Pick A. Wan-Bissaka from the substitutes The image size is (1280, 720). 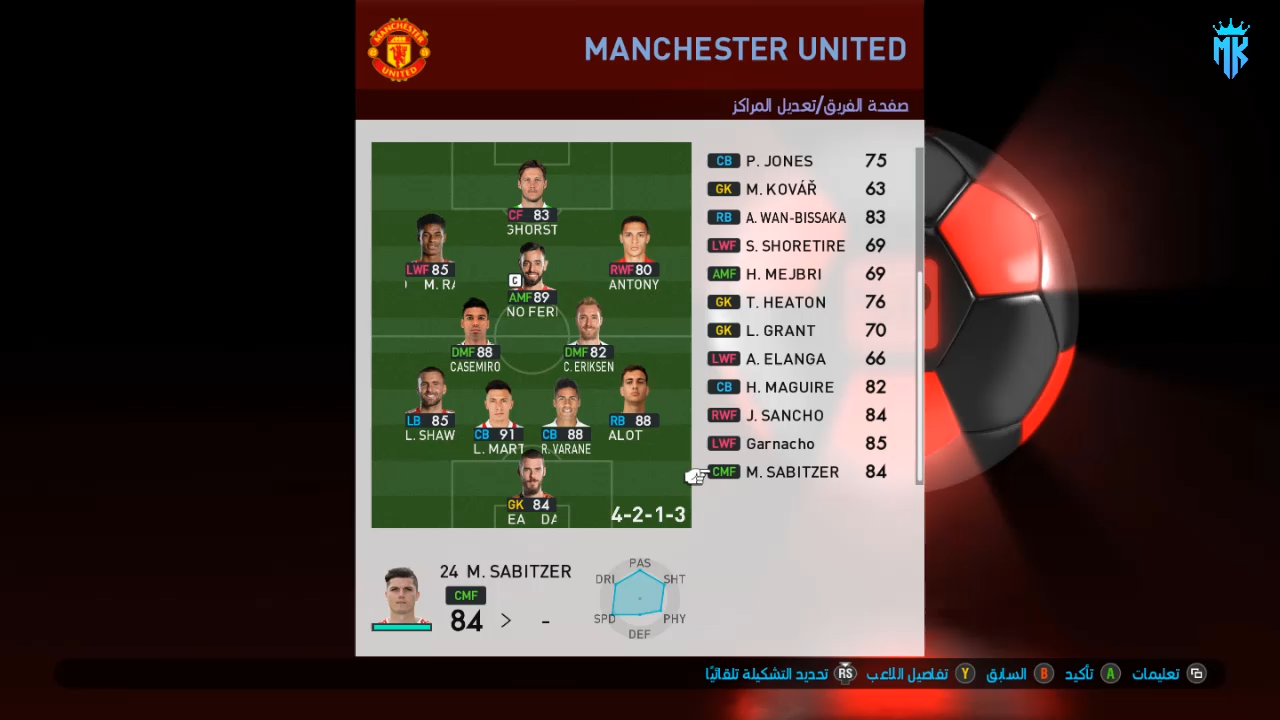797,217
